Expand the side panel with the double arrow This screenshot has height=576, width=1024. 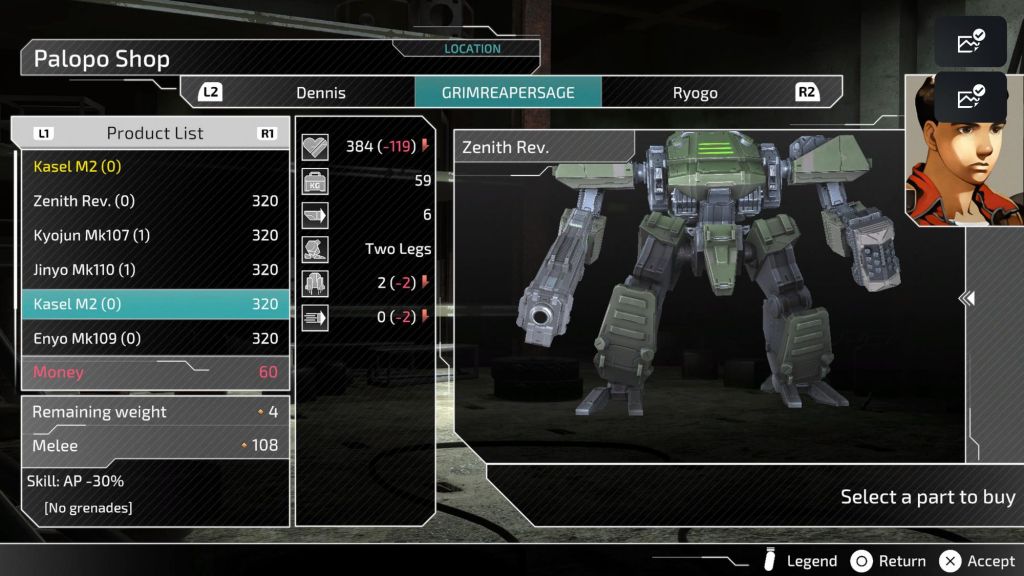pos(966,298)
